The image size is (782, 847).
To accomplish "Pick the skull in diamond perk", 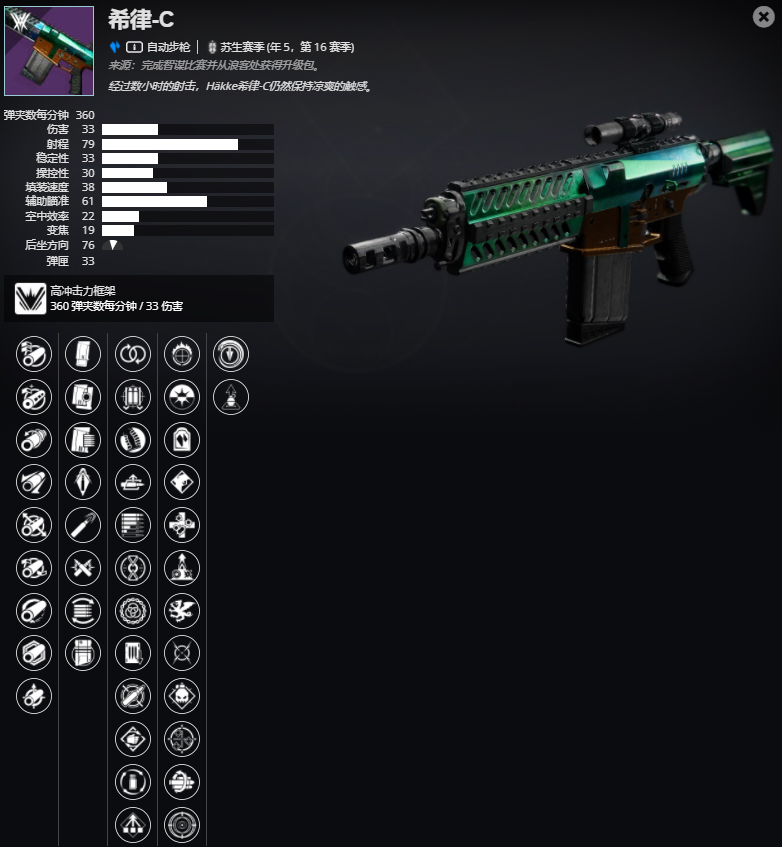I will 182,696.
